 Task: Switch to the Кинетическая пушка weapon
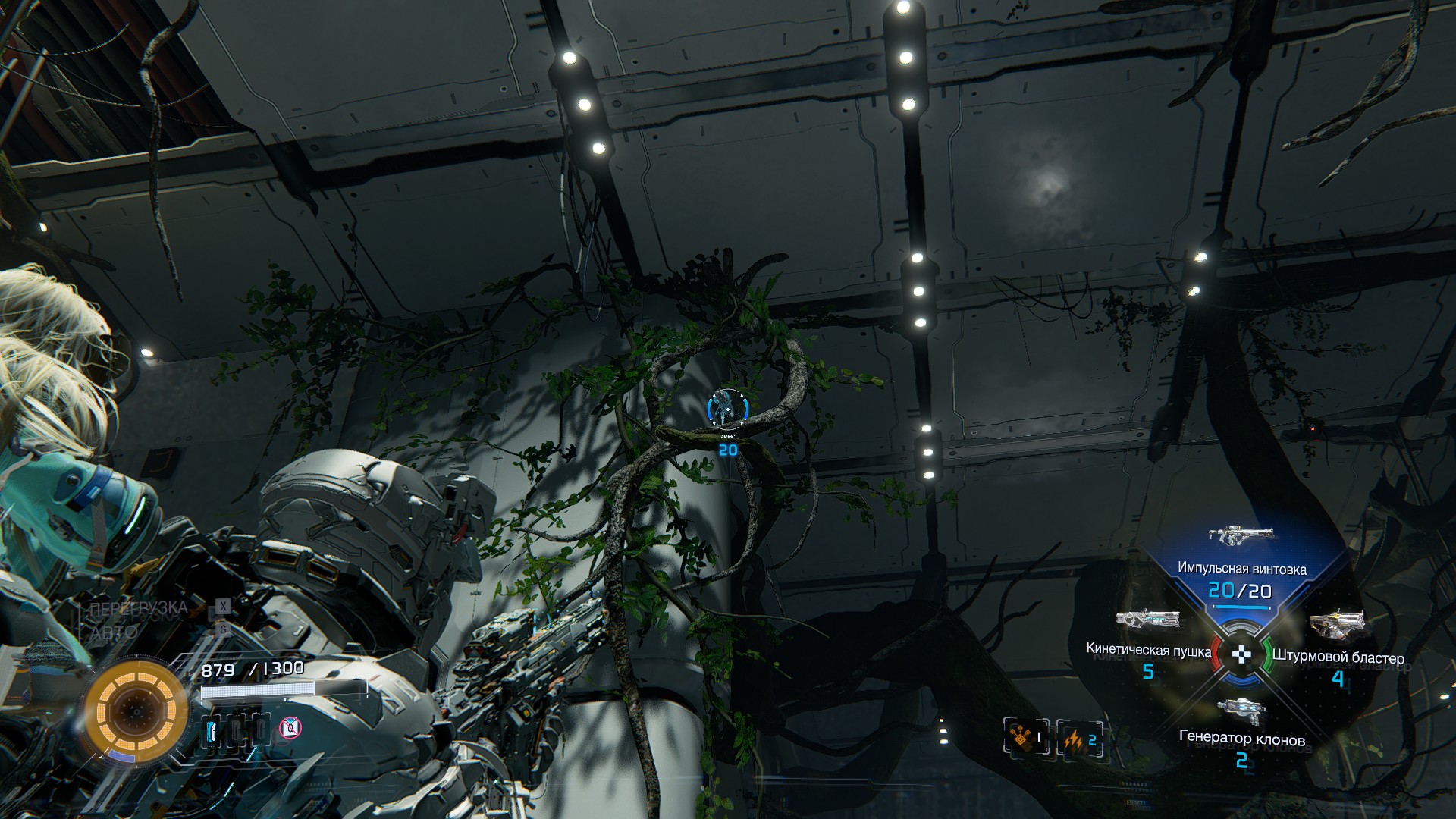(x=1147, y=620)
